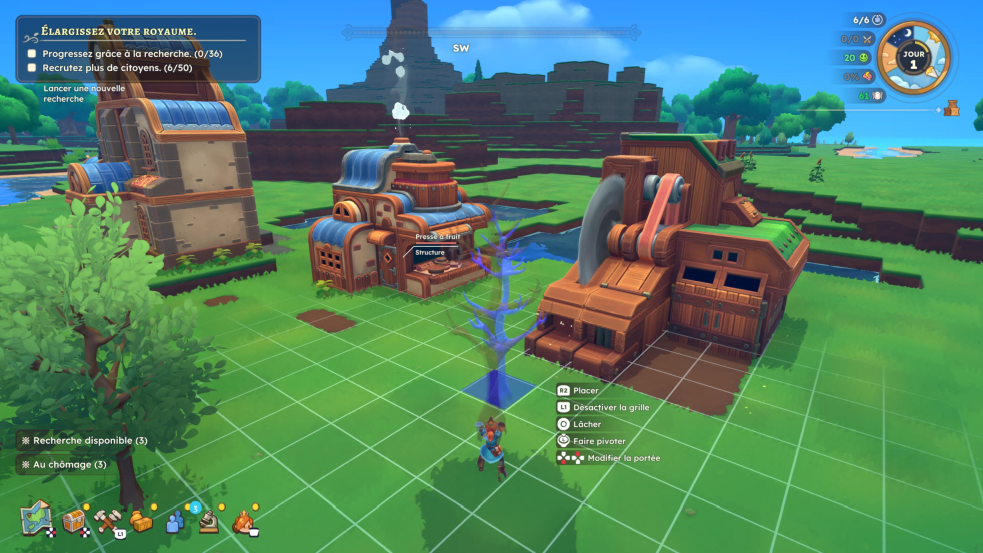The width and height of the screenshot is (983, 553).
Task: Open the treasure chest inventory
Action: [x=74, y=520]
